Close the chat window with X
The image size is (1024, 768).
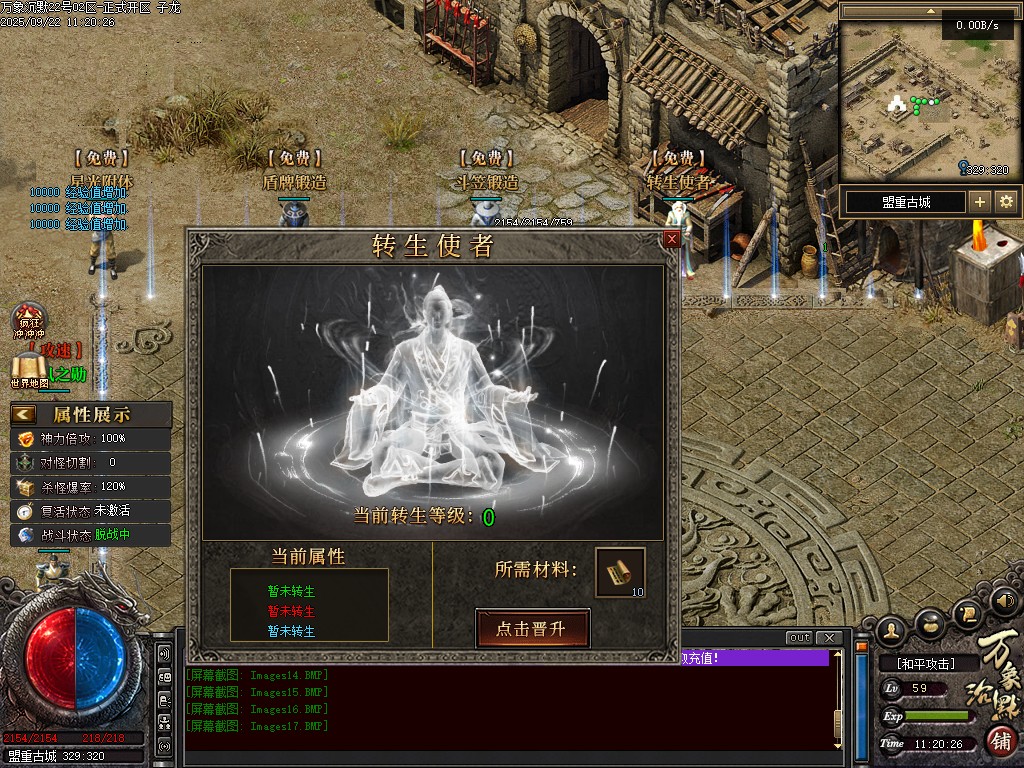828,638
